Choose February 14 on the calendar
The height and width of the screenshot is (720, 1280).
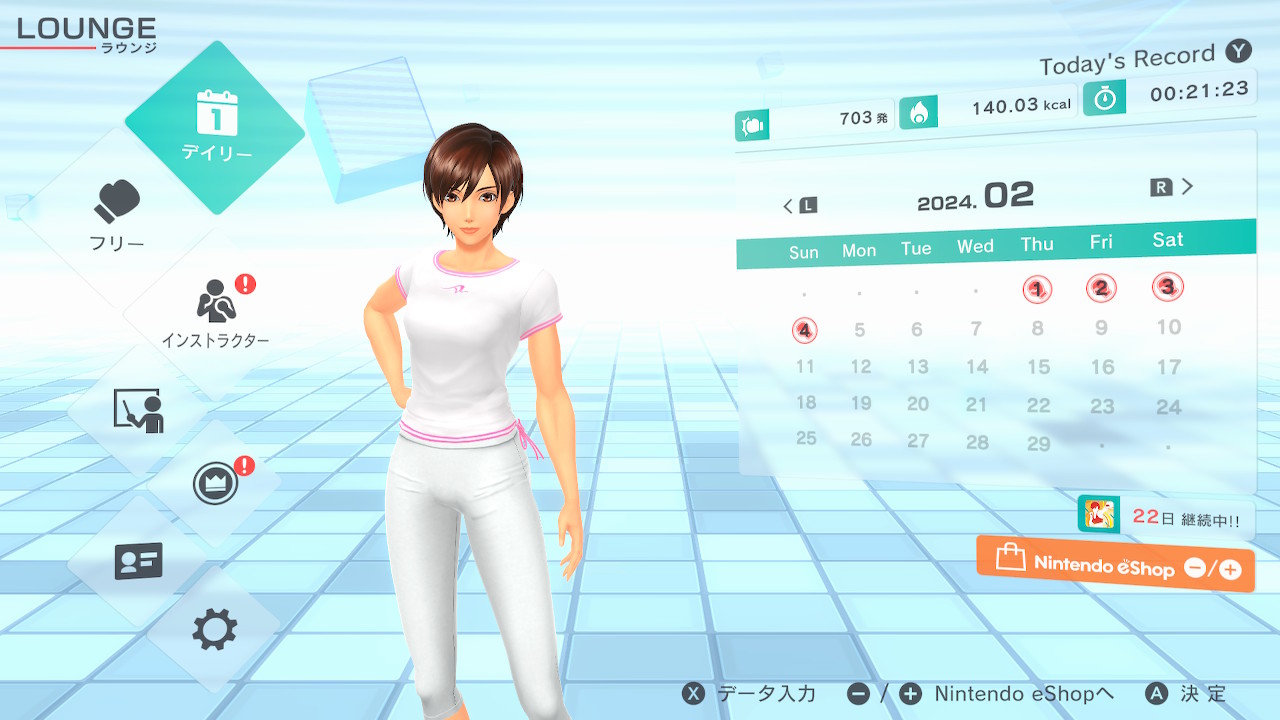977,367
